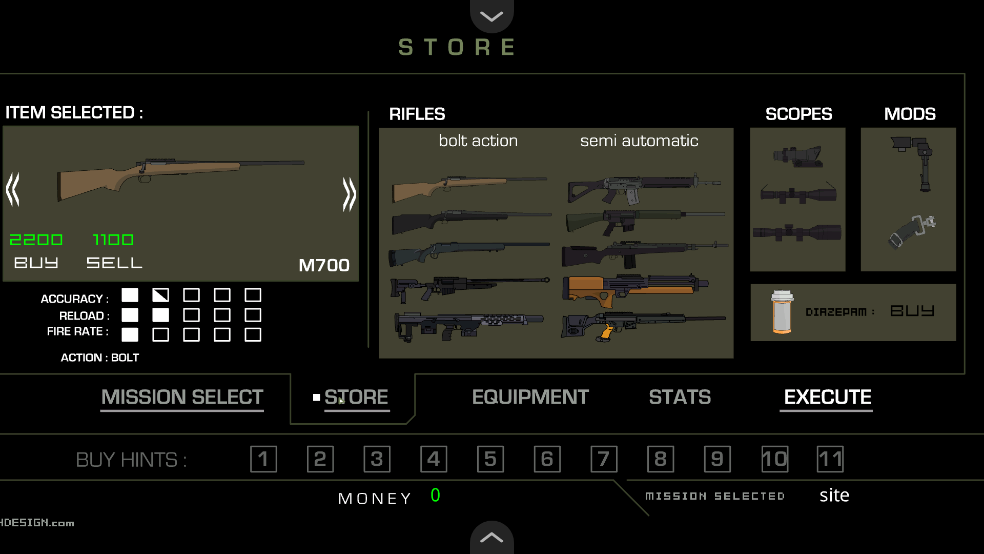The width and height of the screenshot is (984, 554).
Task: Buy Diazepam
Action: coord(911,311)
